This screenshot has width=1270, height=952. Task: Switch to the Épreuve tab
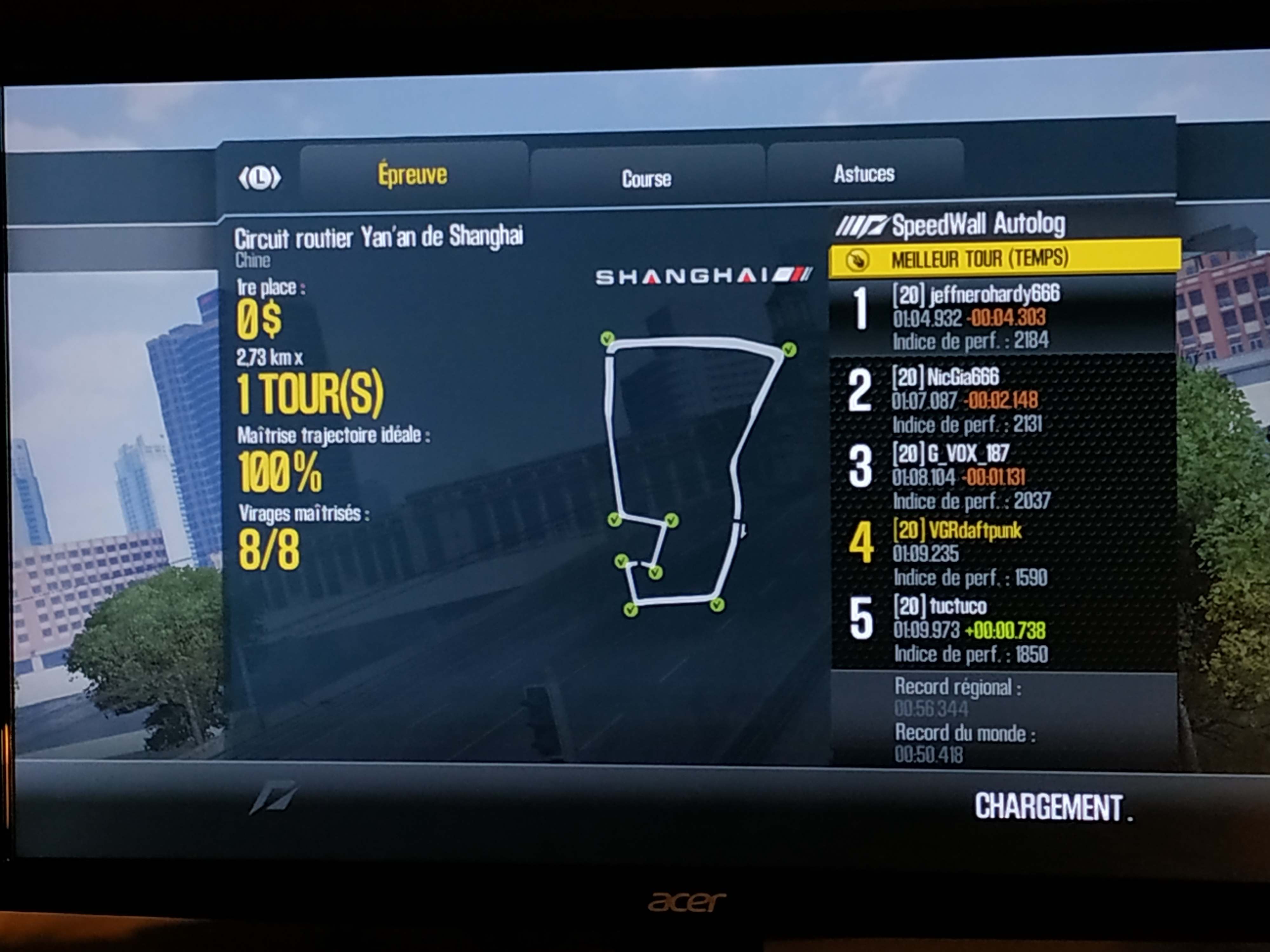pyautogui.click(x=412, y=175)
